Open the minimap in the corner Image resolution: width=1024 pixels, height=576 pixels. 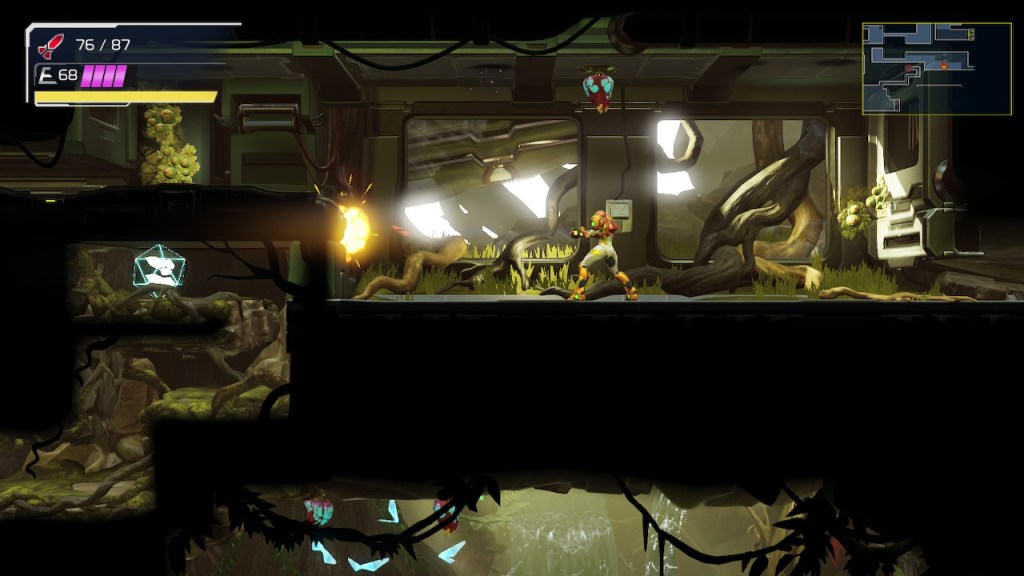click(x=922, y=68)
